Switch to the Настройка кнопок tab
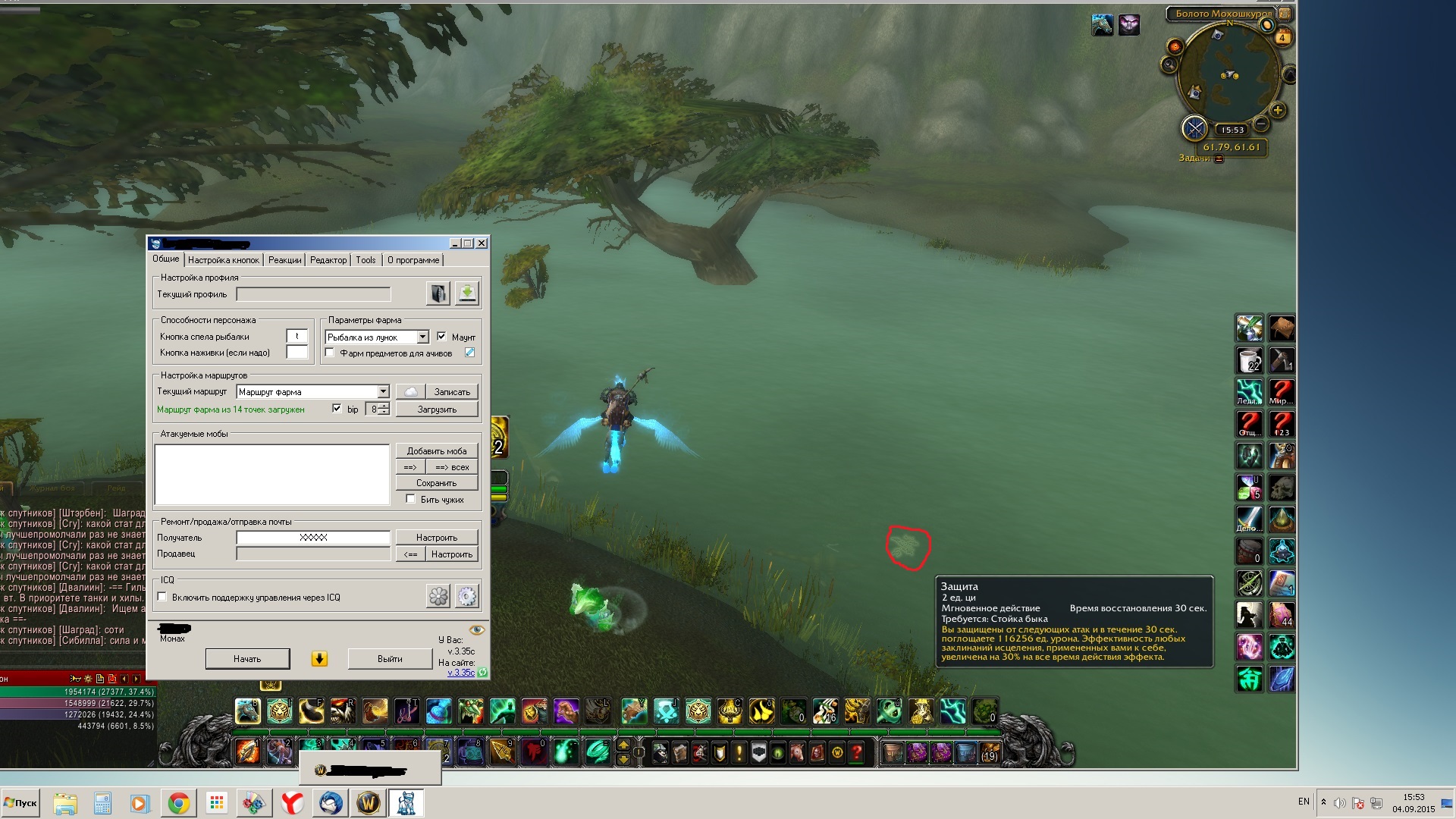 click(223, 260)
